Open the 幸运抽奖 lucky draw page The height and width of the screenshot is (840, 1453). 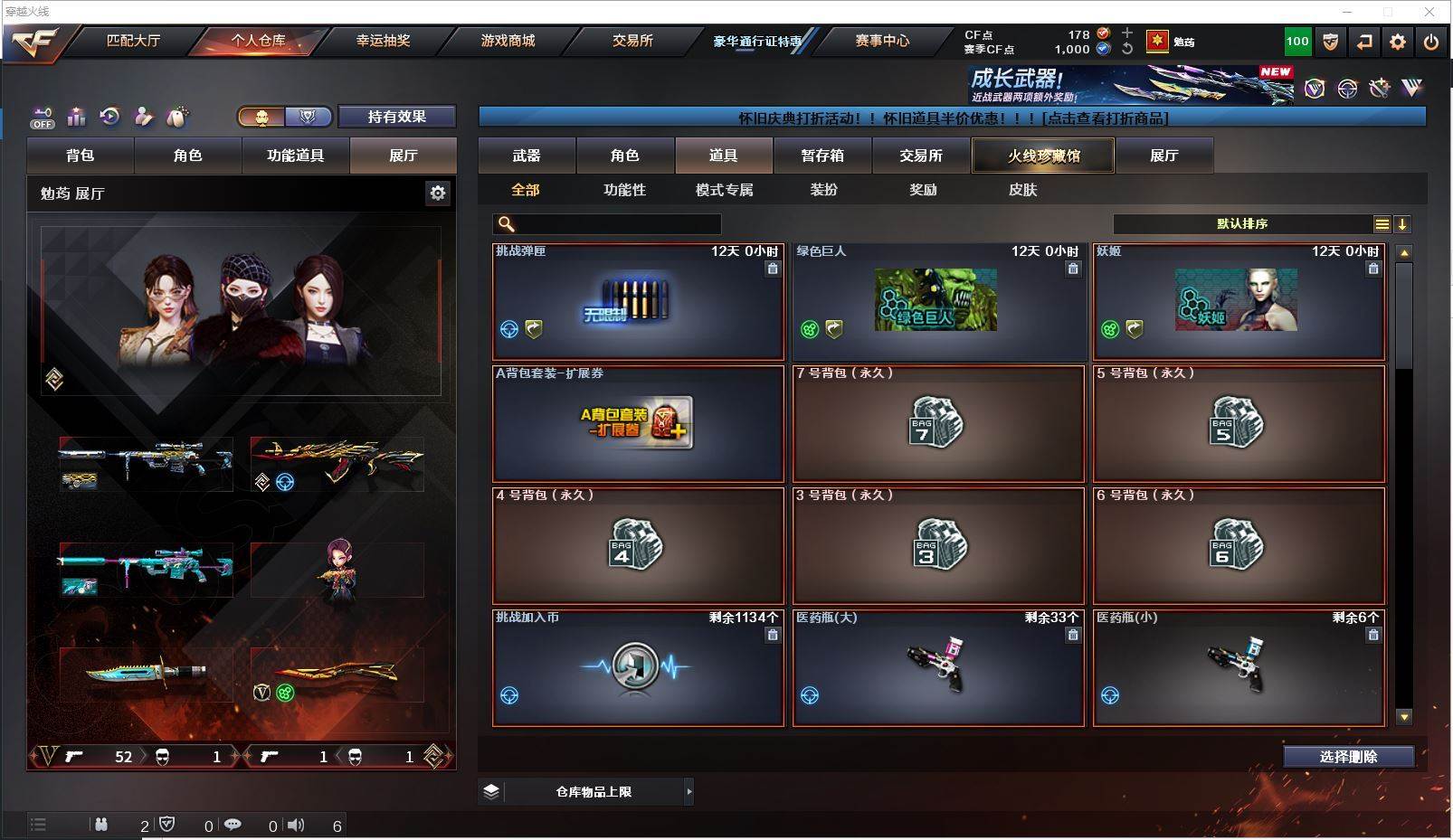[x=383, y=41]
